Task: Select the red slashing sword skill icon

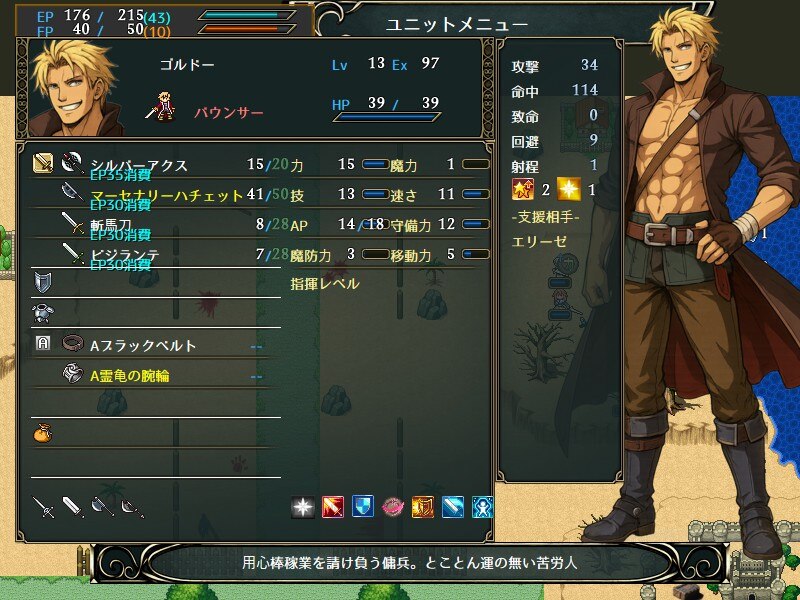Action: click(333, 507)
